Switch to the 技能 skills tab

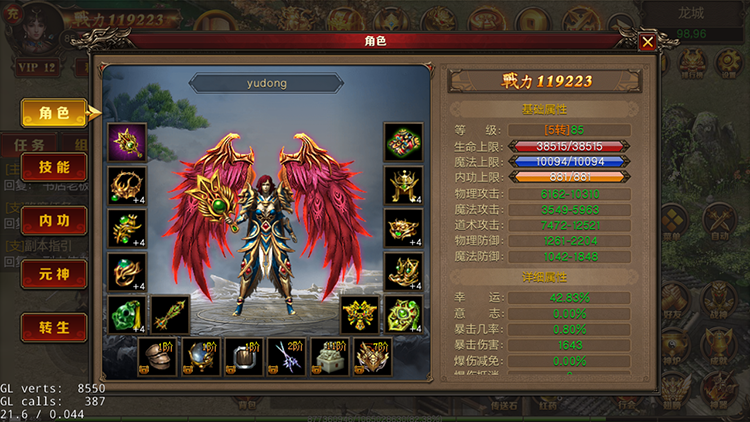coord(53,167)
